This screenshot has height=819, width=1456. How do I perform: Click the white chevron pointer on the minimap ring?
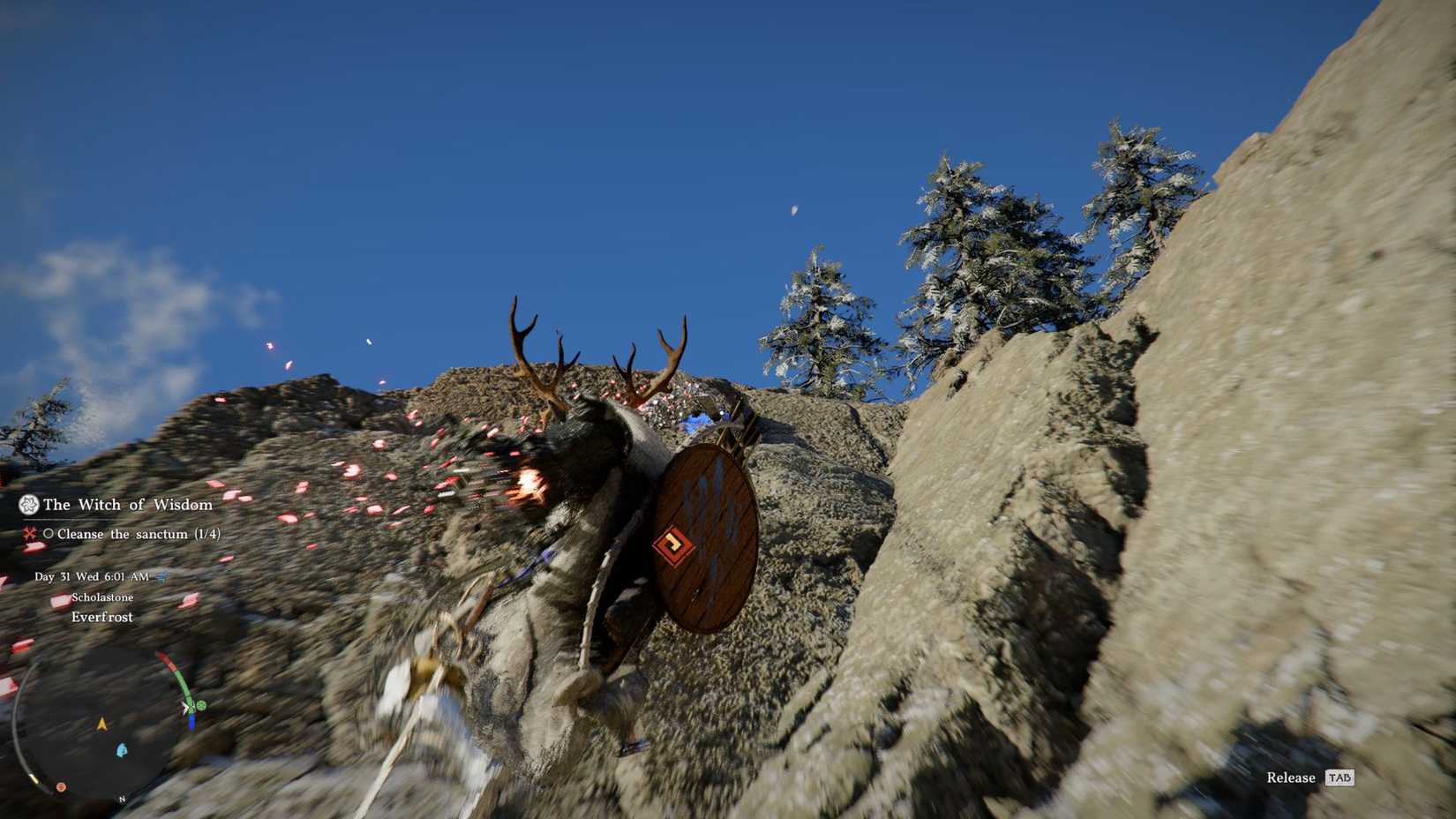tap(185, 708)
